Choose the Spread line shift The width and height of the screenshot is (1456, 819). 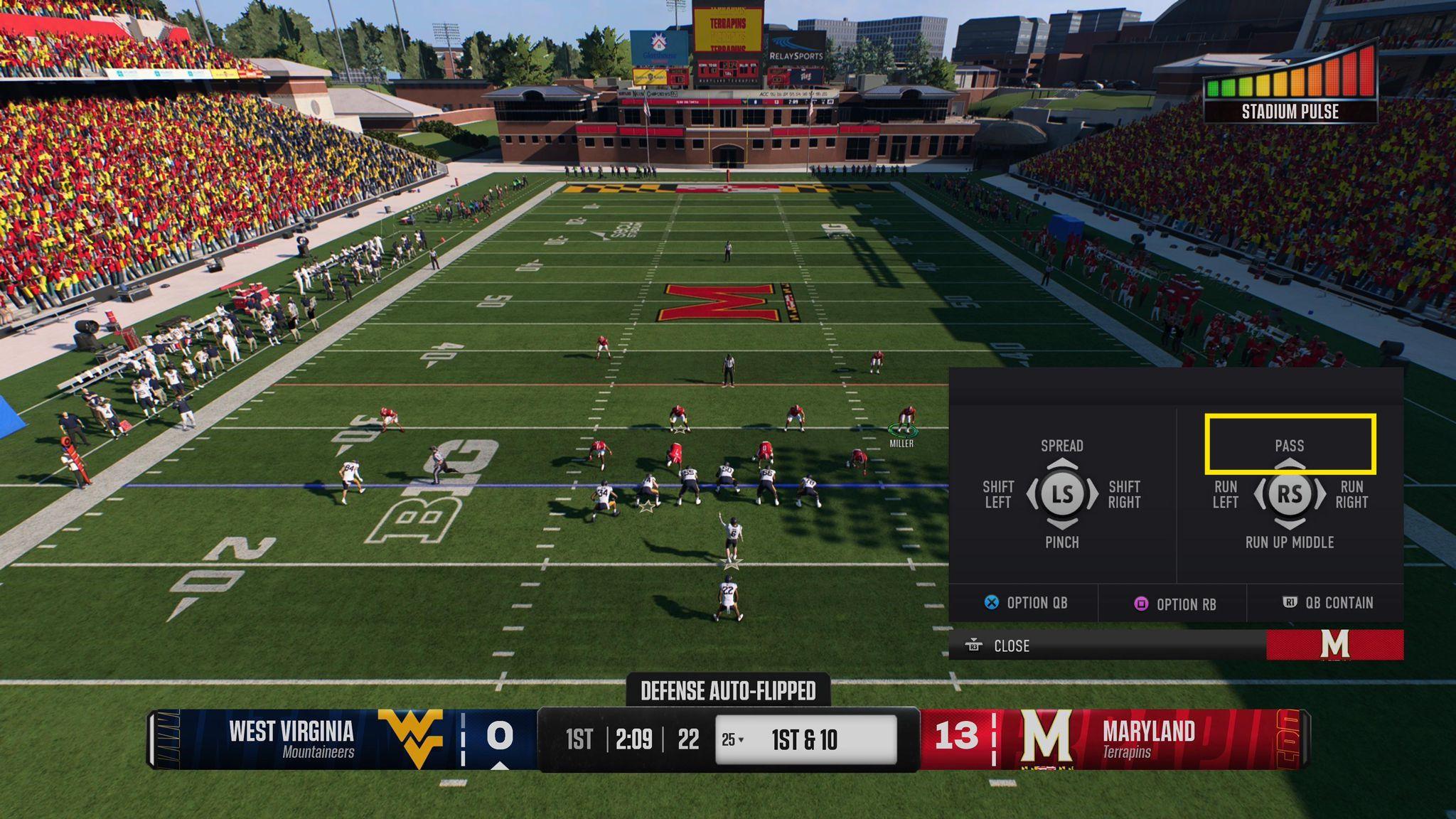tap(1062, 446)
